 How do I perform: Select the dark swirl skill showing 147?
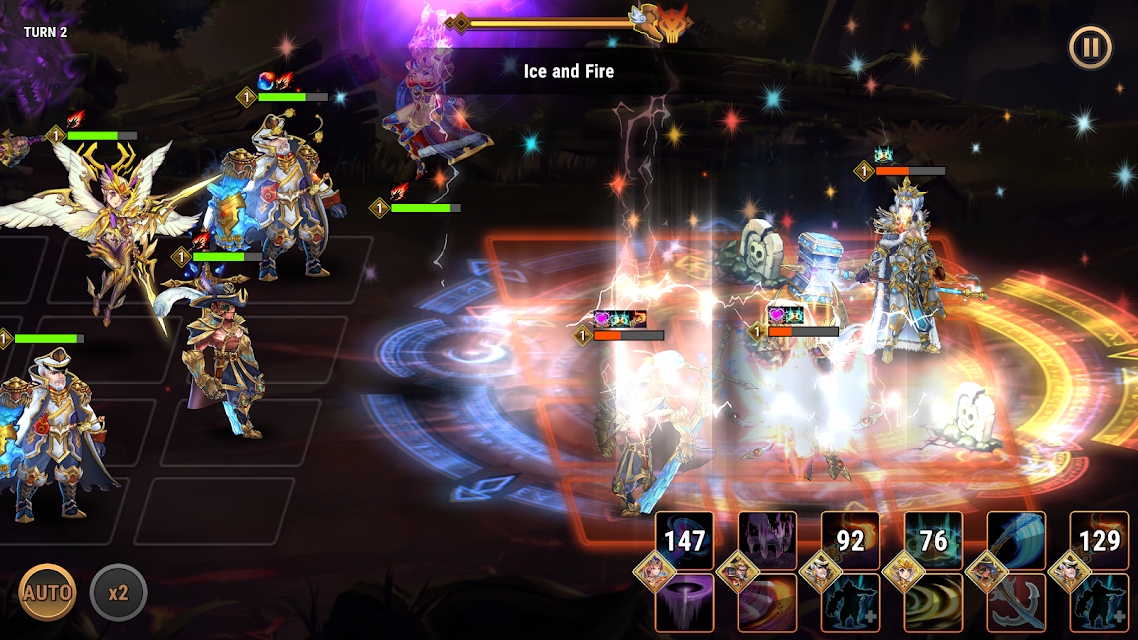click(x=685, y=541)
